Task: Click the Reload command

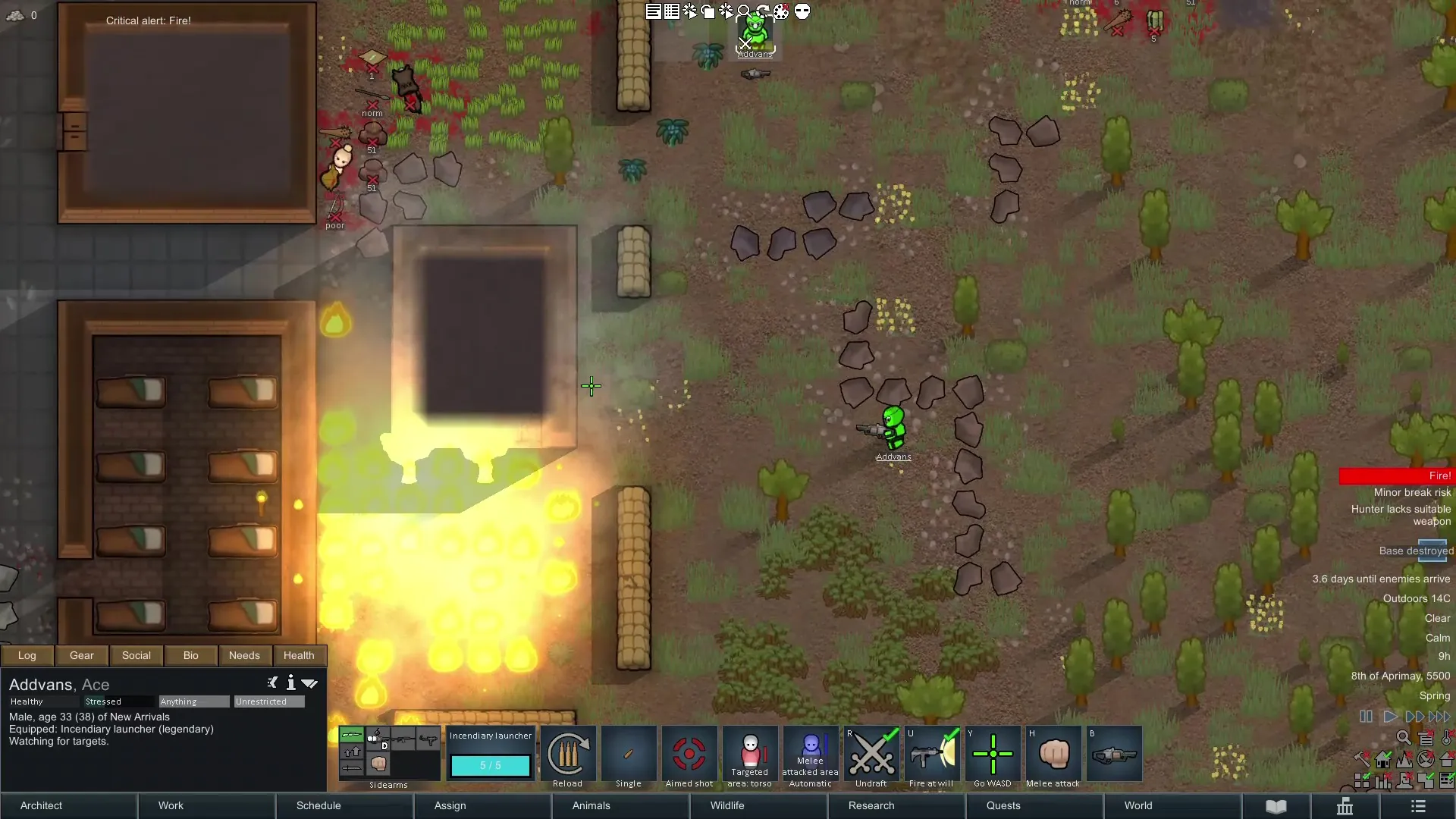Action: 567,755
